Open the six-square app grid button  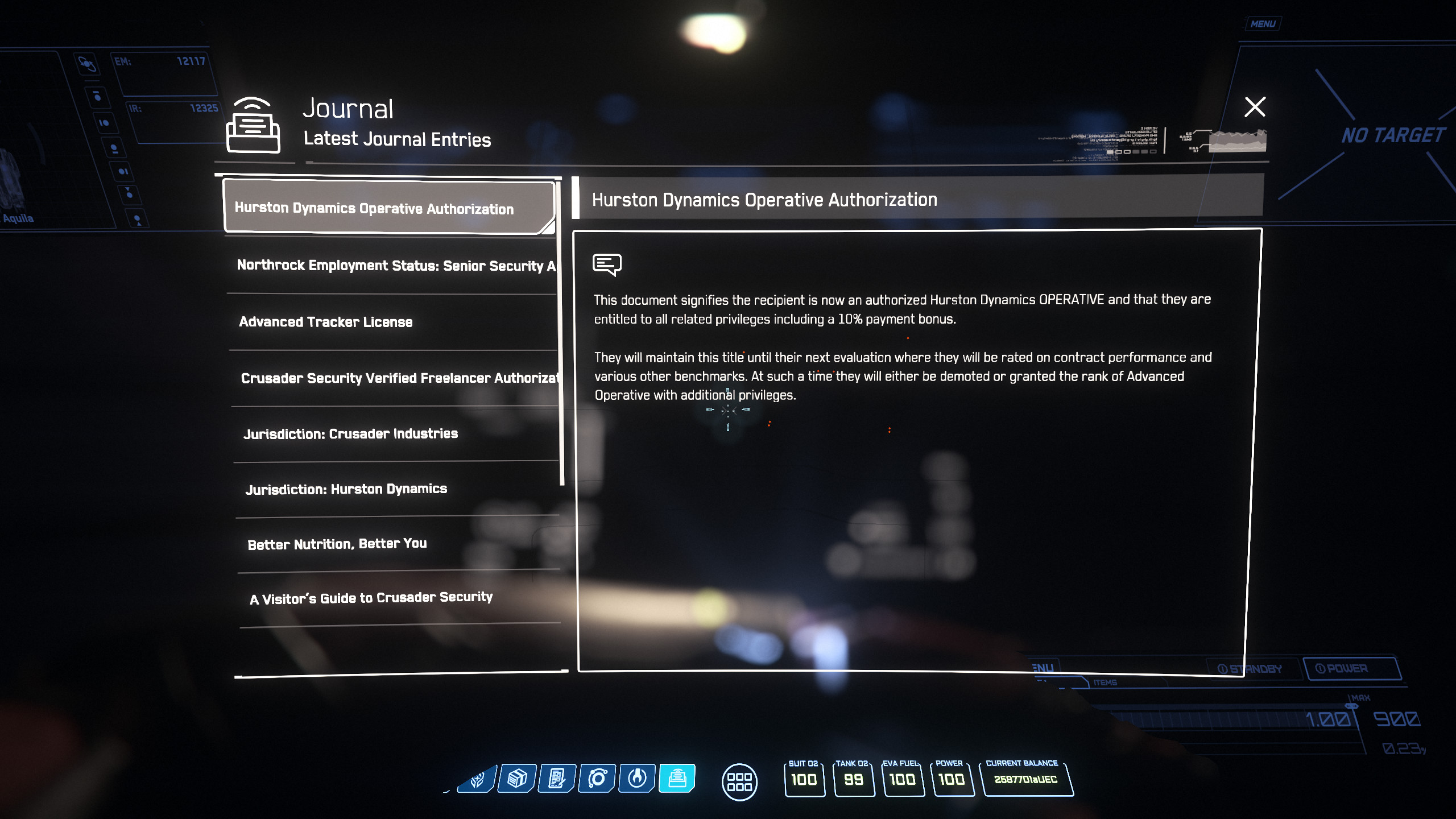coord(739,781)
